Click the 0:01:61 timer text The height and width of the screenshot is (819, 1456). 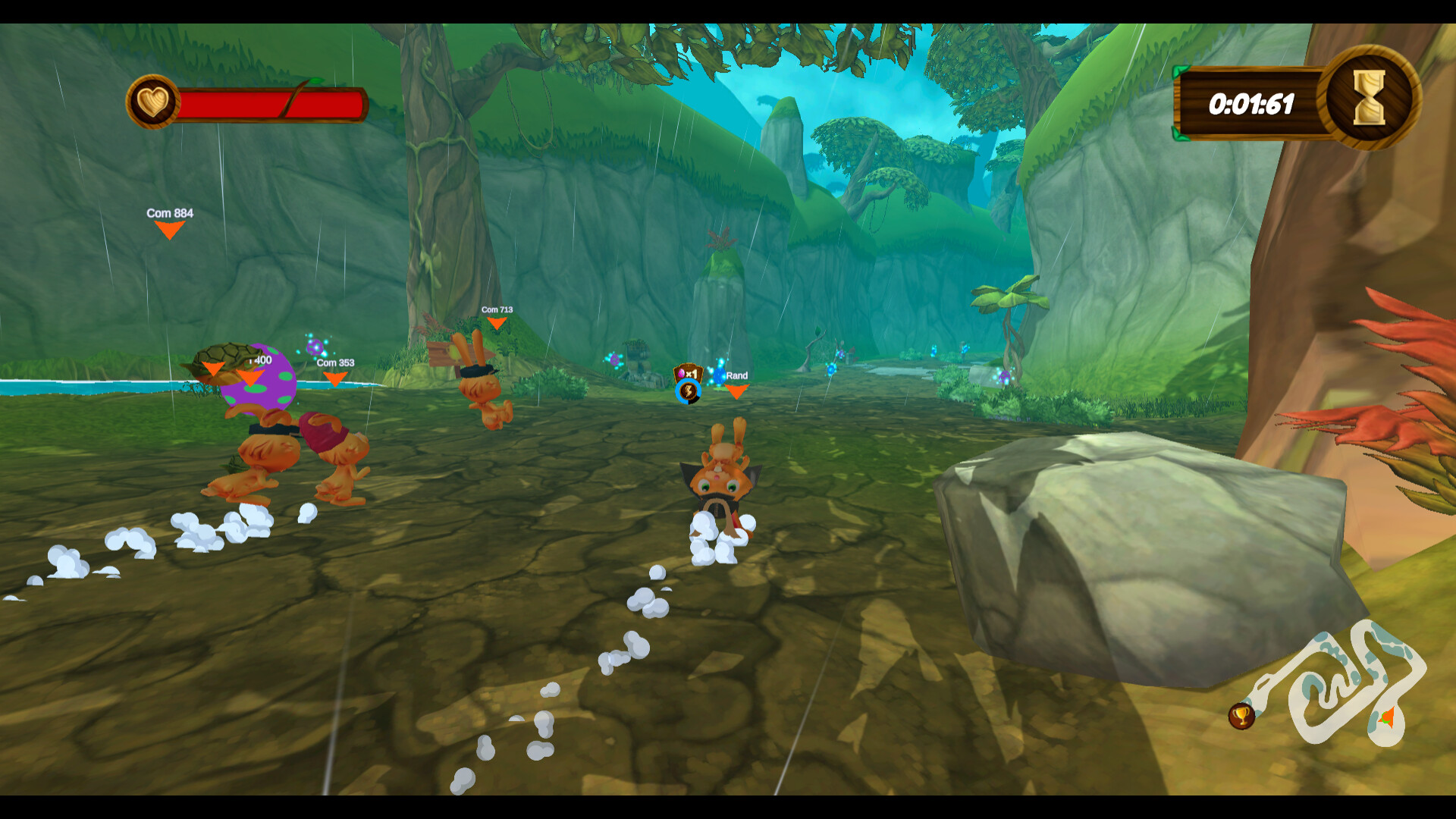coord(1252,104)
